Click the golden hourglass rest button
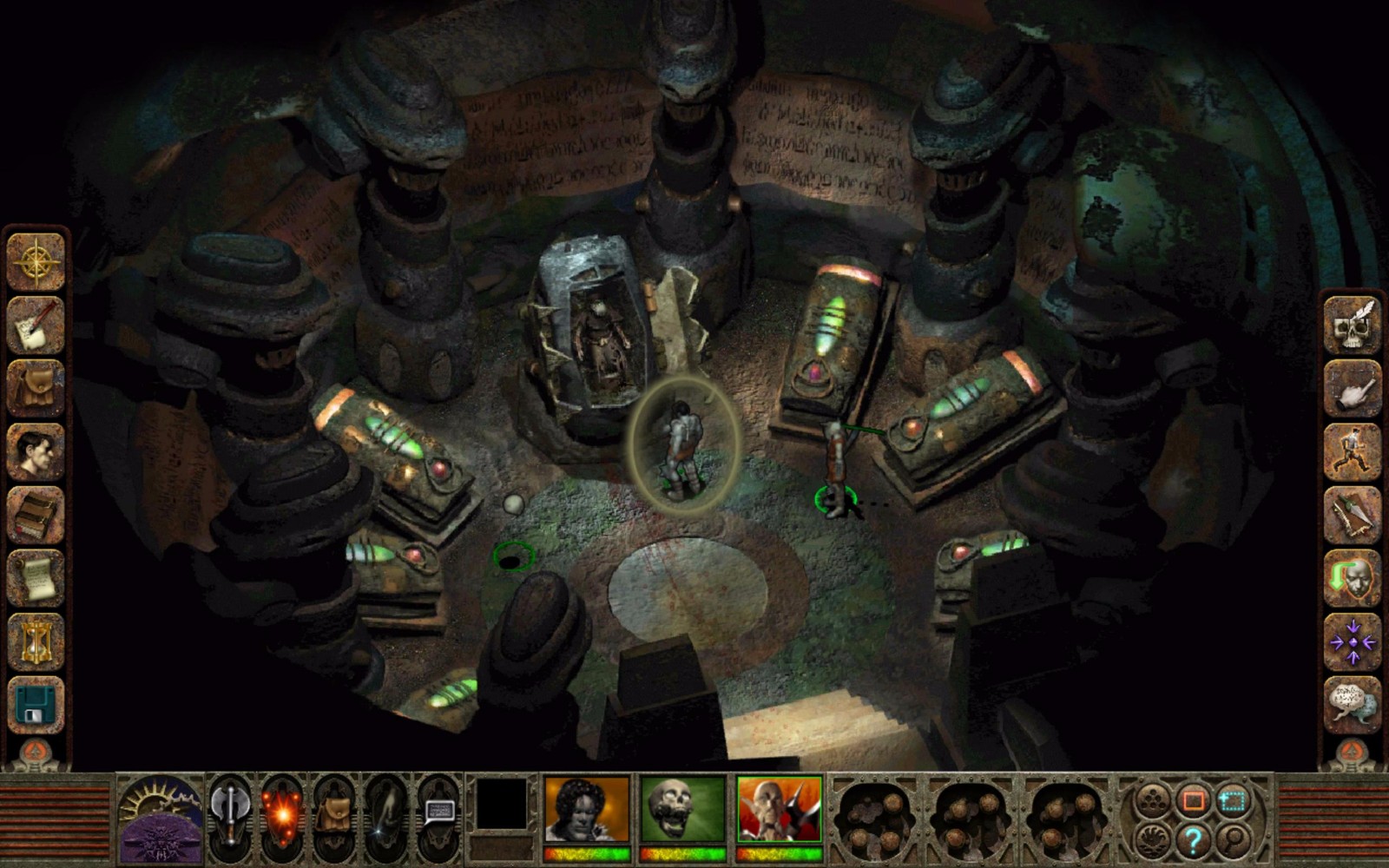This screenshot has height=868, width=1389. coord(36,641)
